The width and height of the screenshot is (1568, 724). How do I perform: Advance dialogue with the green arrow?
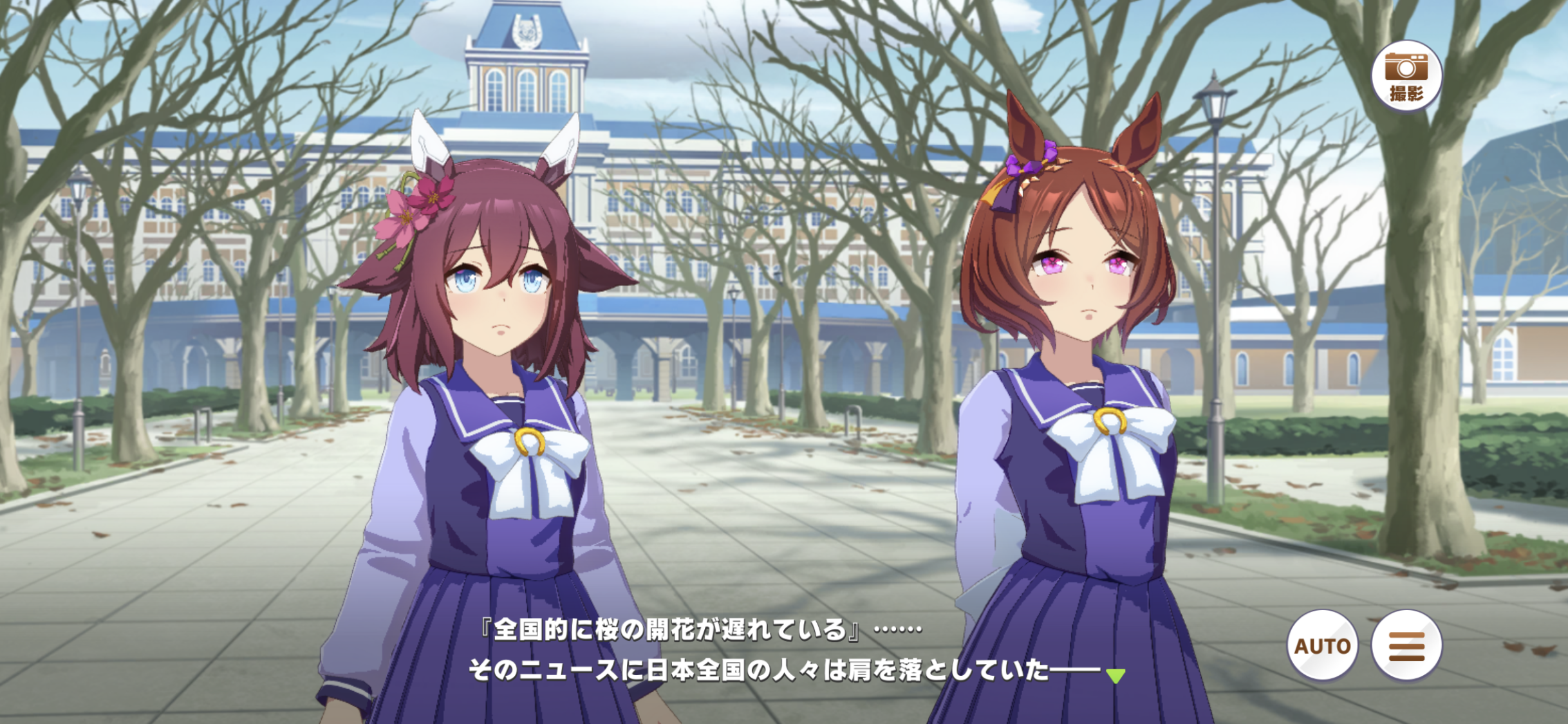pyautogui.click(x=1115, y=676)
